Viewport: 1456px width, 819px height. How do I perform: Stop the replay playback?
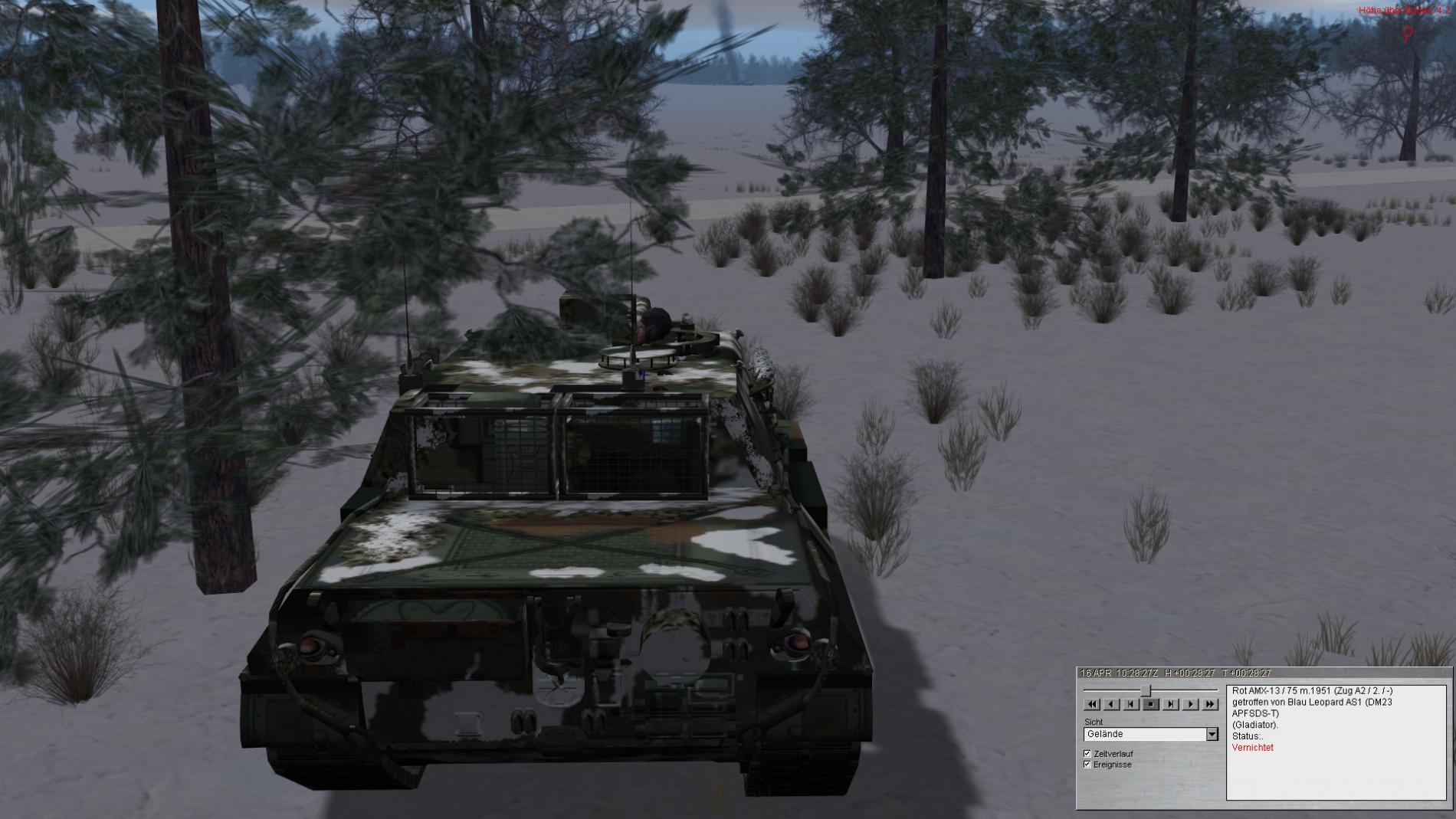tap(1151, 704)
